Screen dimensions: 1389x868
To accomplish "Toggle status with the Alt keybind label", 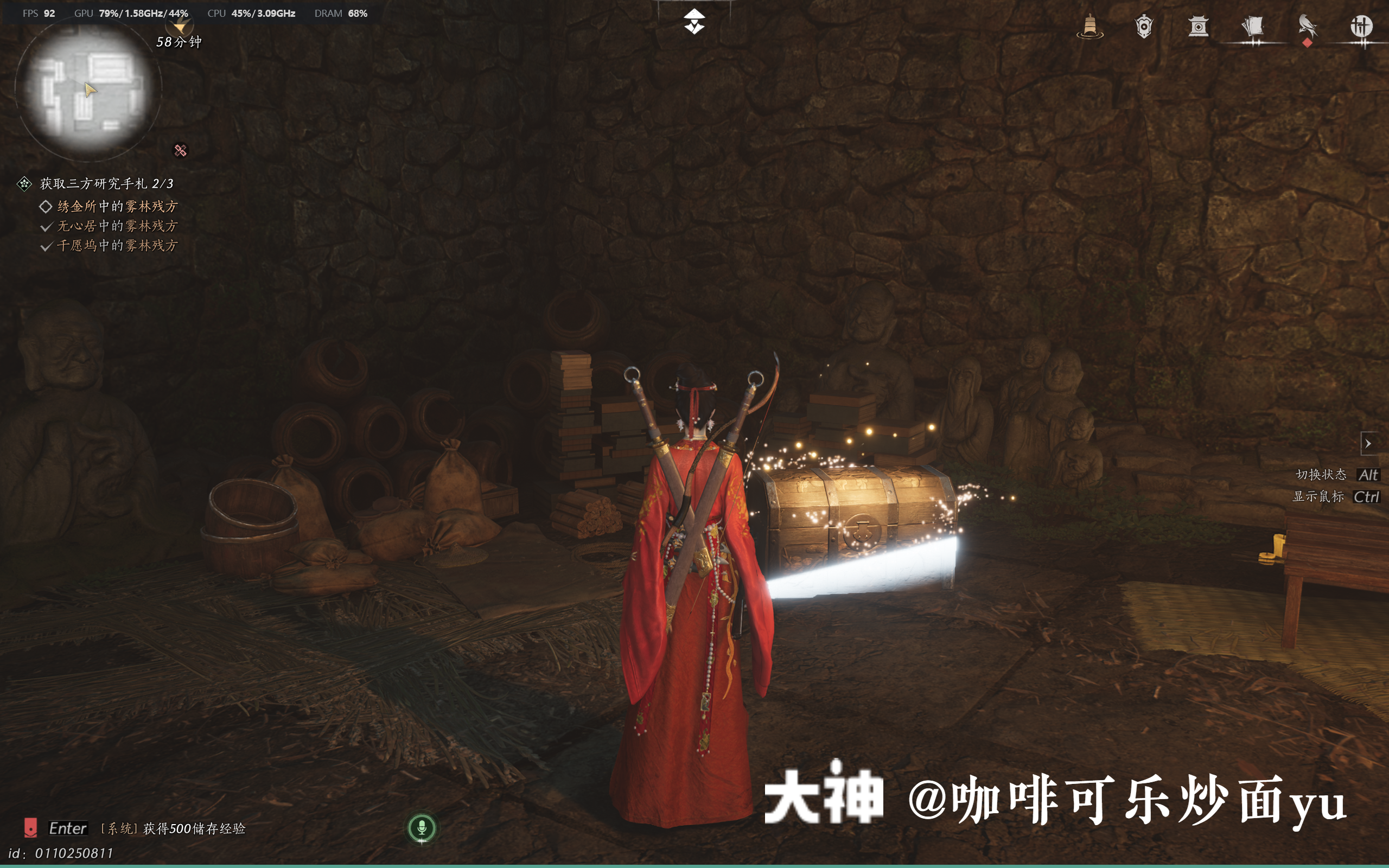I will tap(1369, 475).
